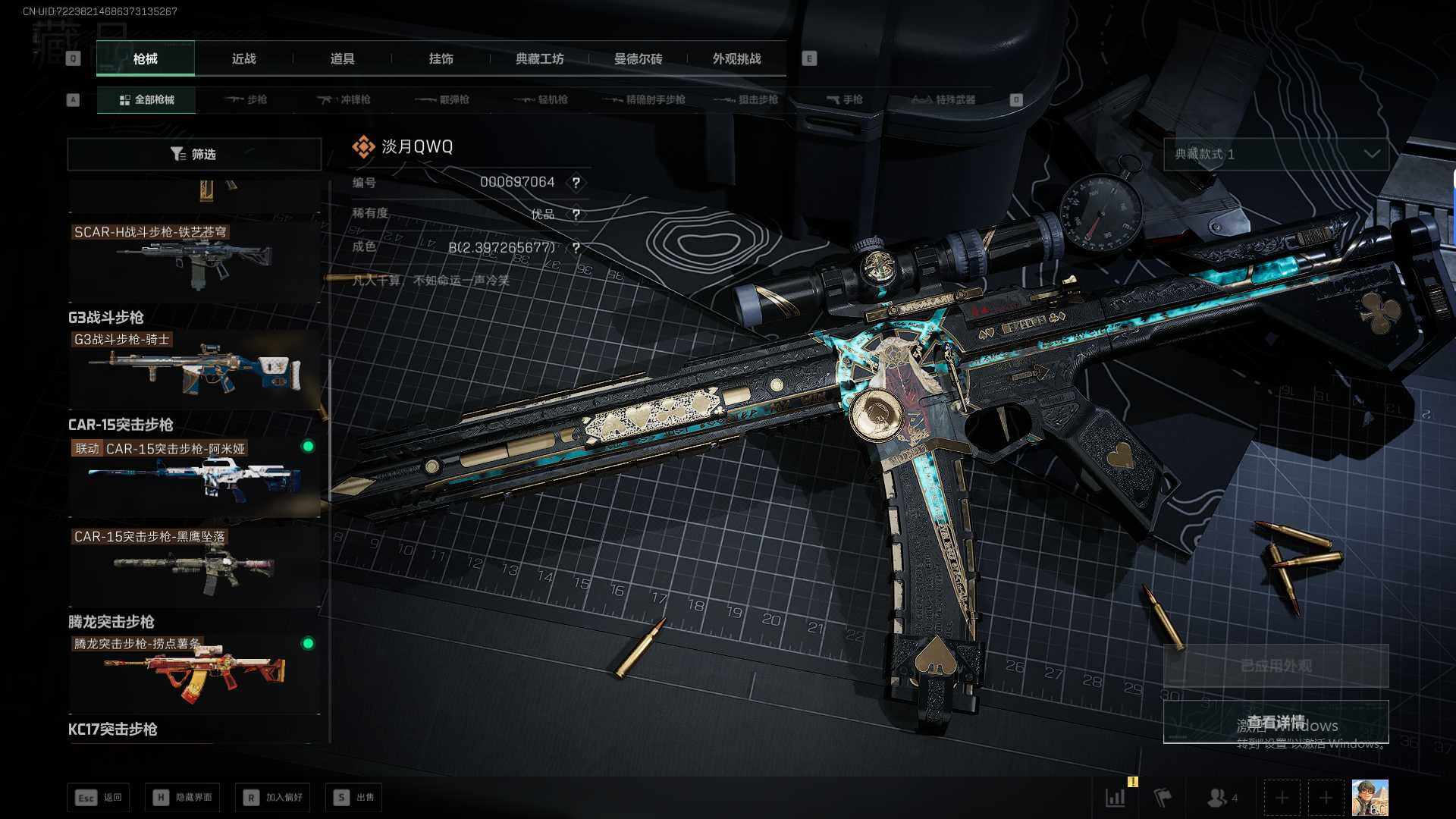Filter weapons by 步枪 rifles
Screen dimensions: 1456x819
(x=246, y=99)
